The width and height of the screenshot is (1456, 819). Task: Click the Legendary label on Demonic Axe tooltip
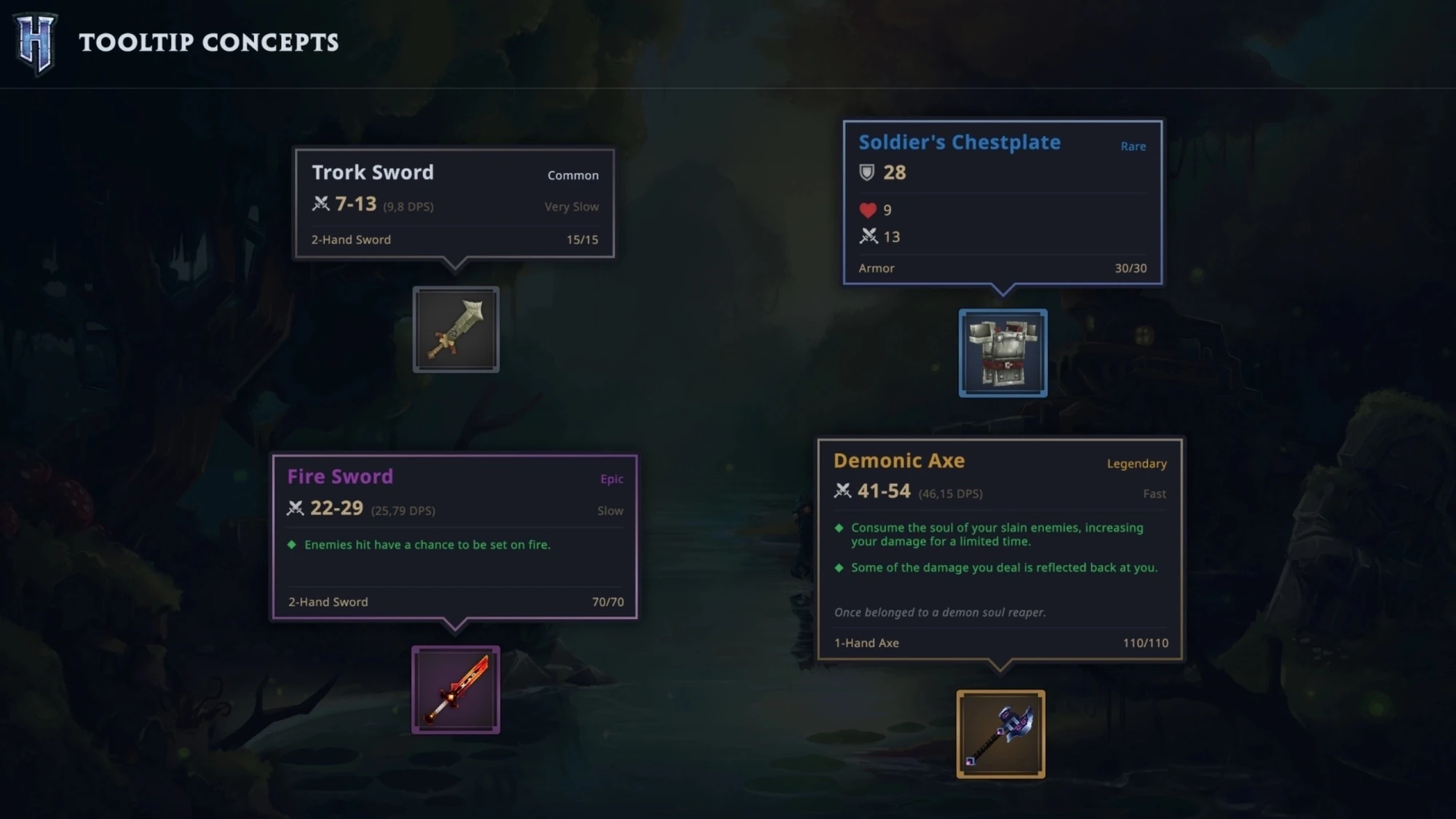(1136, 463)
